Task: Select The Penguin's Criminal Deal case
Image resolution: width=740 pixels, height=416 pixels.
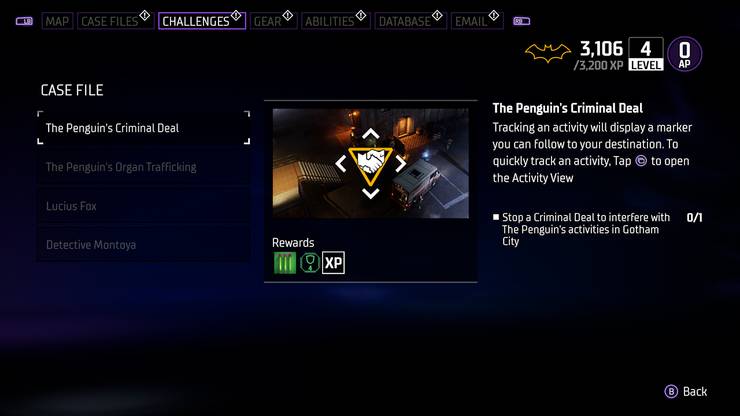Action: click(143, 128)
